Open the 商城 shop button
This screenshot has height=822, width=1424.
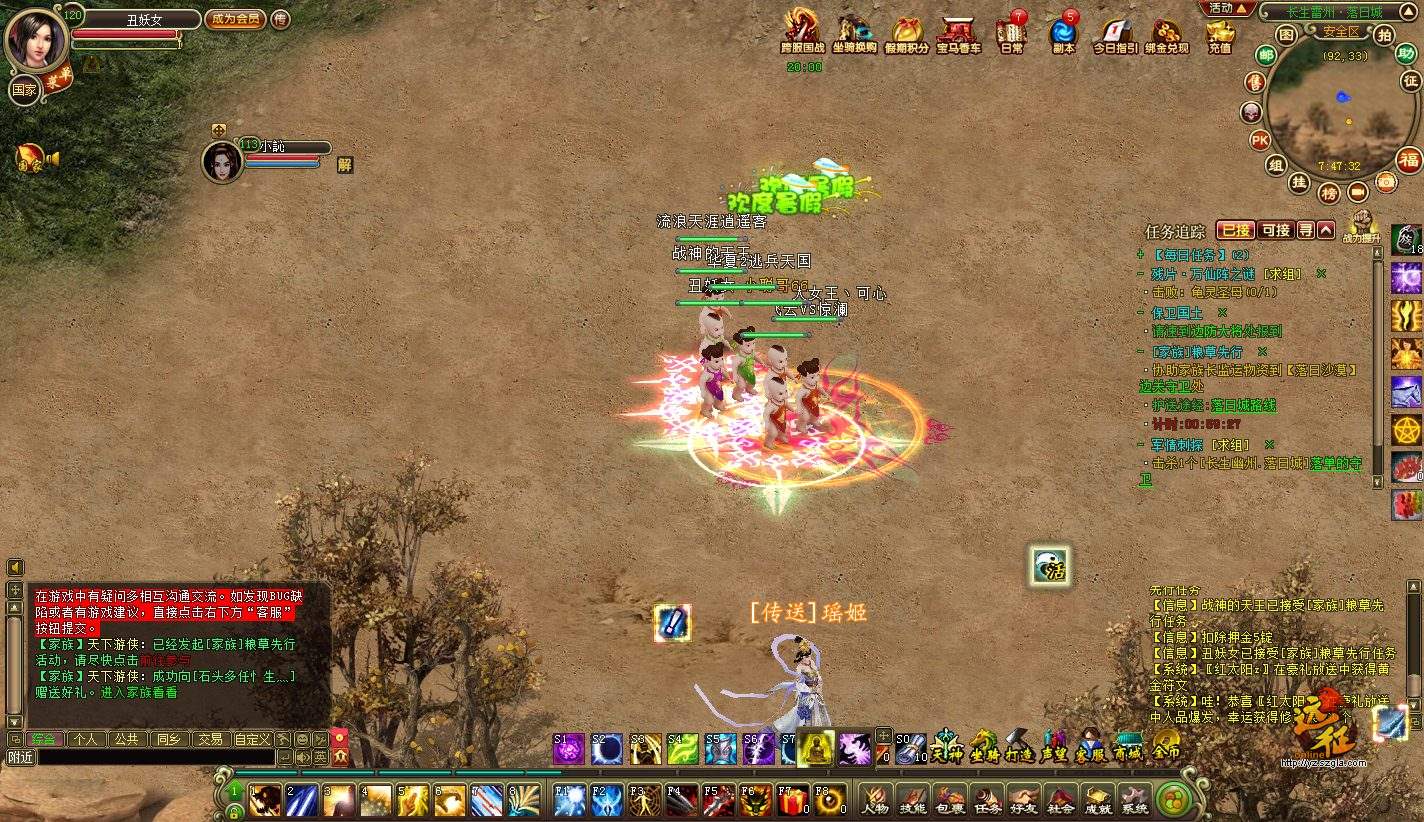coord(1128,748)
